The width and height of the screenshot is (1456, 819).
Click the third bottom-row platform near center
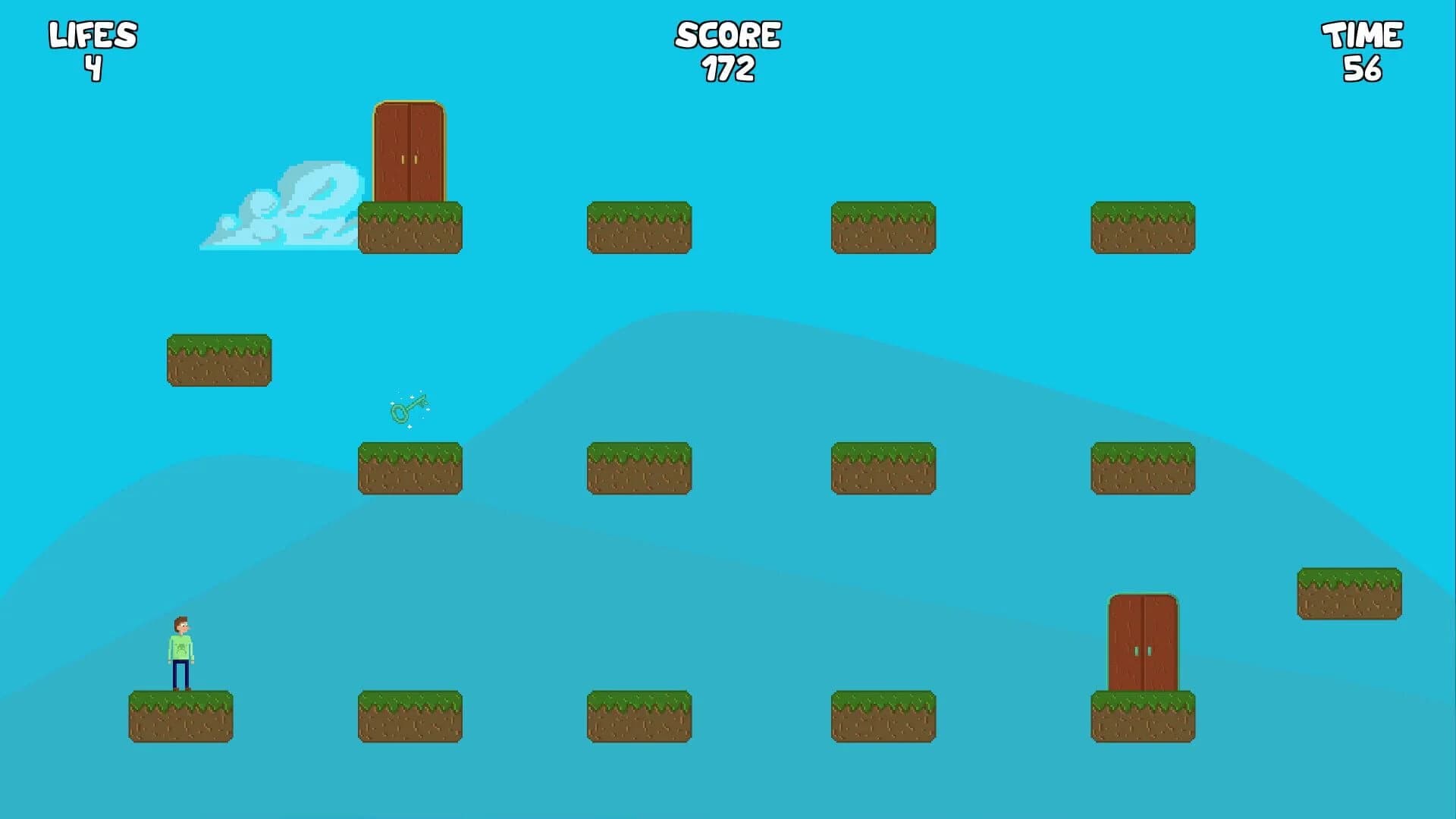tap(639, 717)
